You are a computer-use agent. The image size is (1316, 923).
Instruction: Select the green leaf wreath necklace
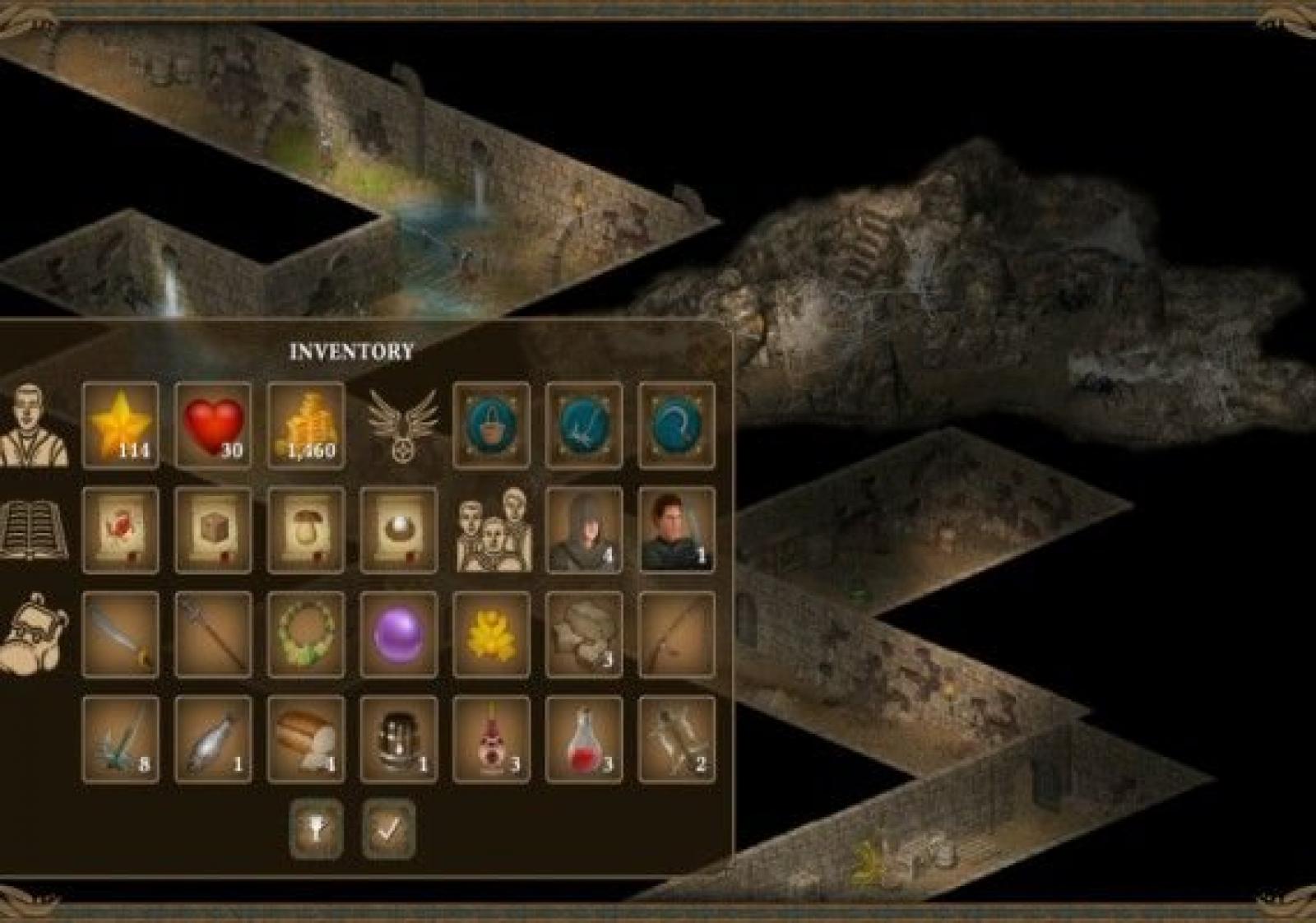click(x=305, y=634)
